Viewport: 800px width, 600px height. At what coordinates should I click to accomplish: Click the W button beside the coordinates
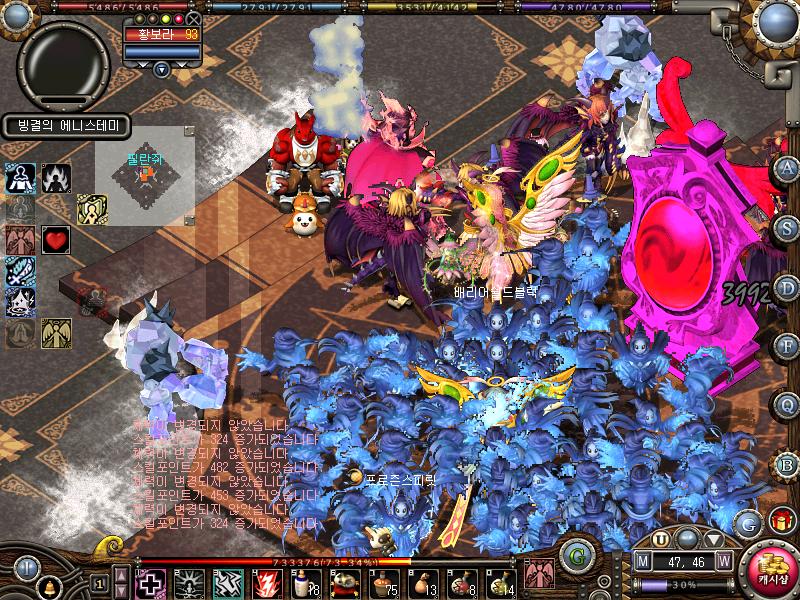pyautogui.click(x=723, y=561)
